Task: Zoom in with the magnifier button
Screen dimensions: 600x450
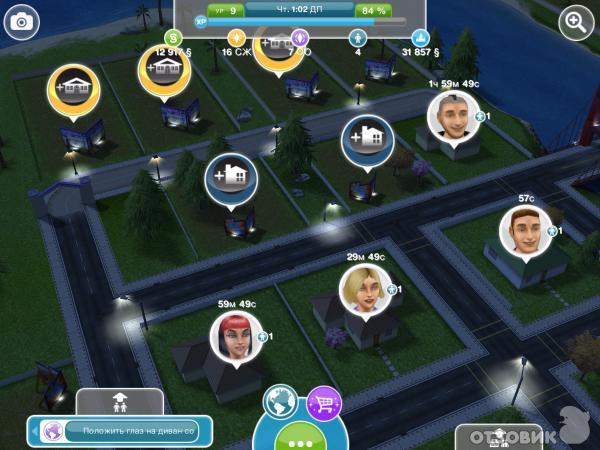Action: [x=575, y=21]
